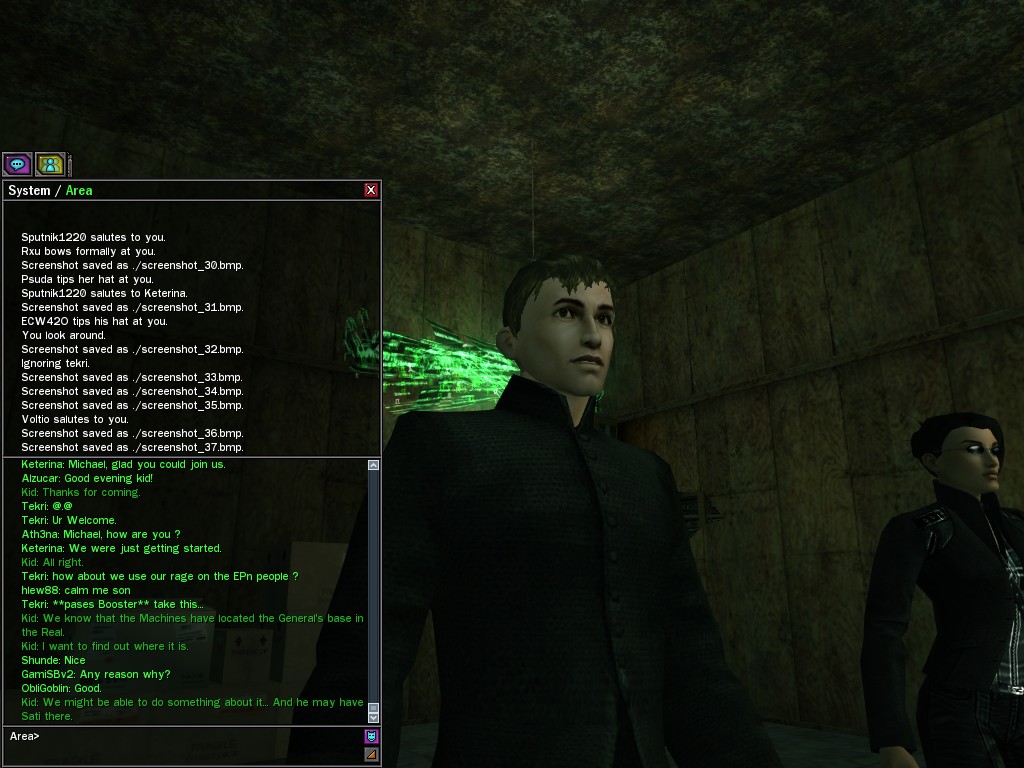Open the purple mask emote icon
This screenshot has height=768, width=1024.
coord(372,736)
